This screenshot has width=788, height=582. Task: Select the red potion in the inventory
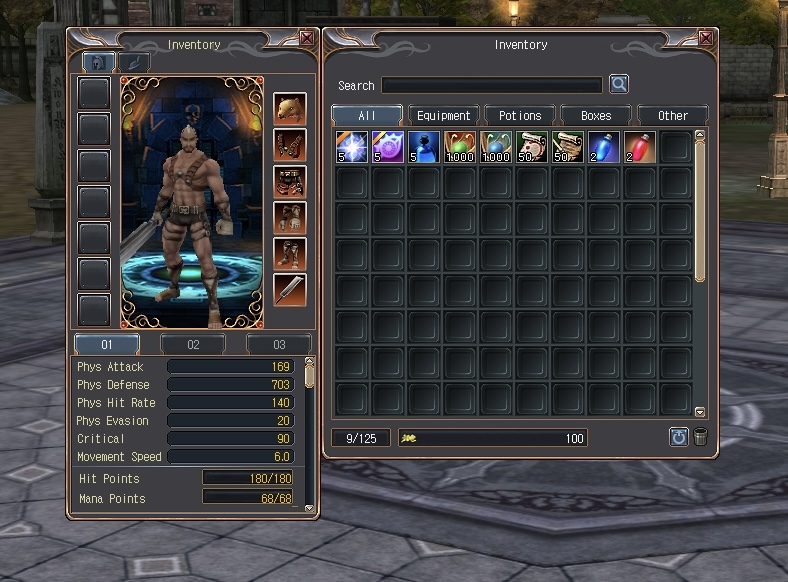pyautogui.click(x=640, y=147)
